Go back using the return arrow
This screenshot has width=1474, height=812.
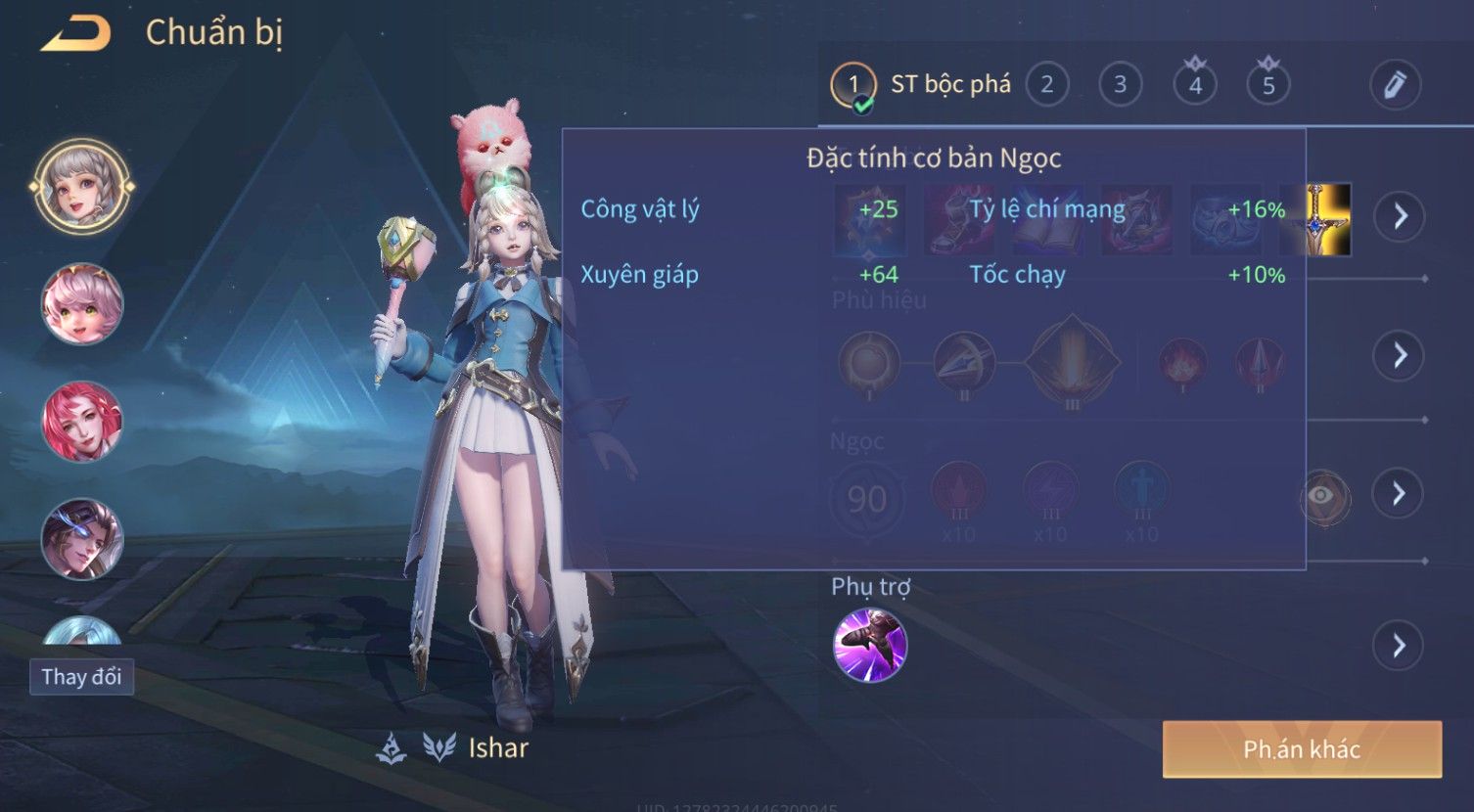(76, 34)
